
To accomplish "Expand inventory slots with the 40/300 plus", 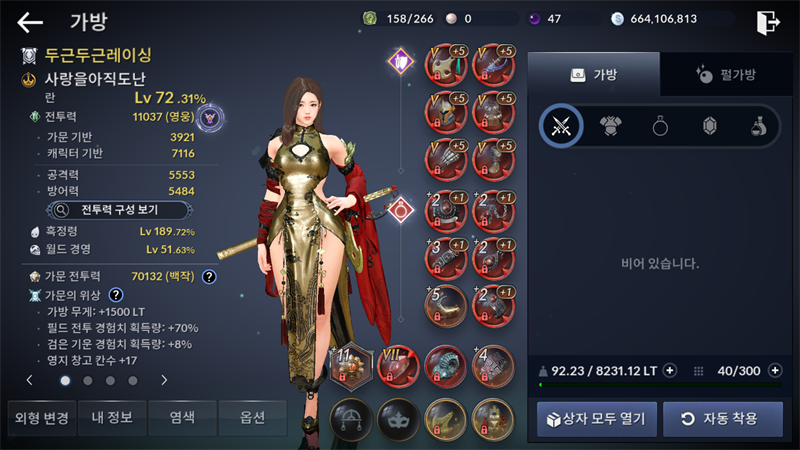I will click(775, 370).
